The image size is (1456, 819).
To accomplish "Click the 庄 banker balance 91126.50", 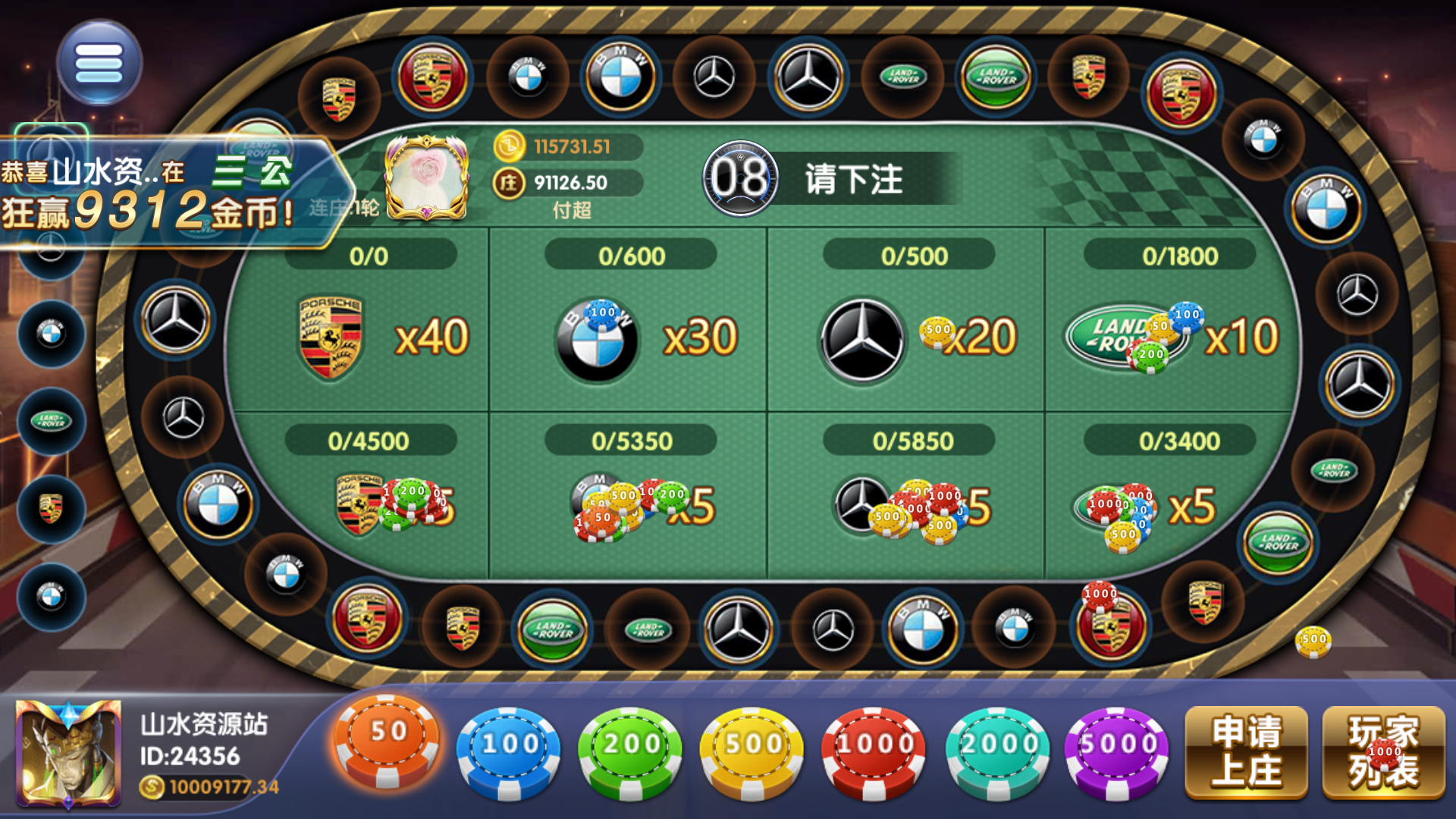I will pos(565,182).
